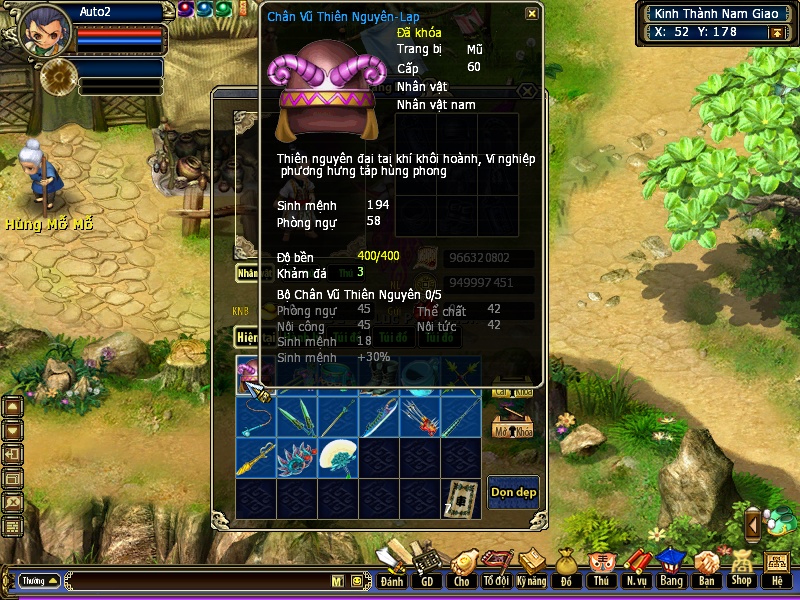Choose the scroll item with count 7

(x=461, y=497)
